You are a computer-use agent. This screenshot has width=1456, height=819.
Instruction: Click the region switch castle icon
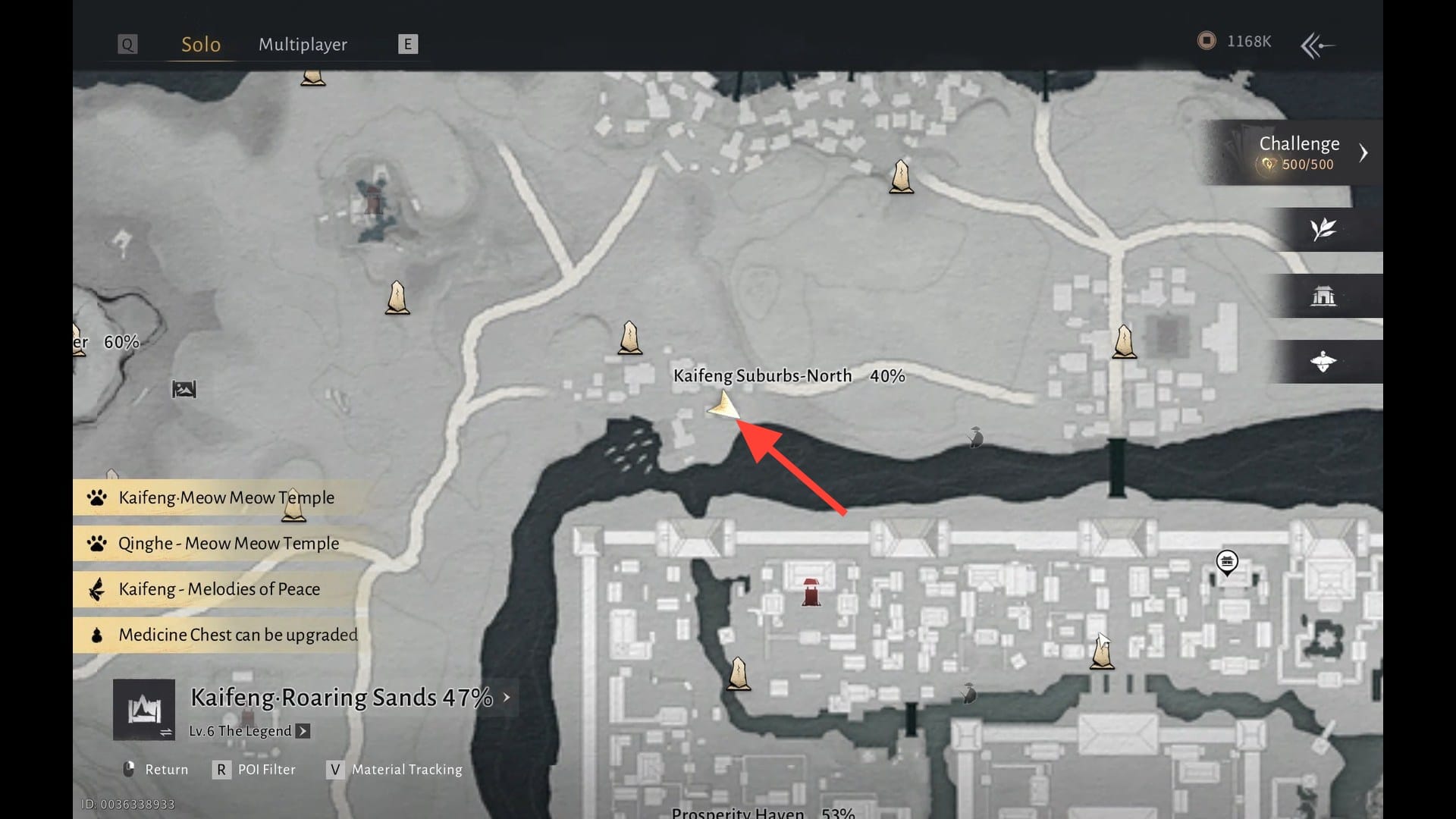point(144,711)
